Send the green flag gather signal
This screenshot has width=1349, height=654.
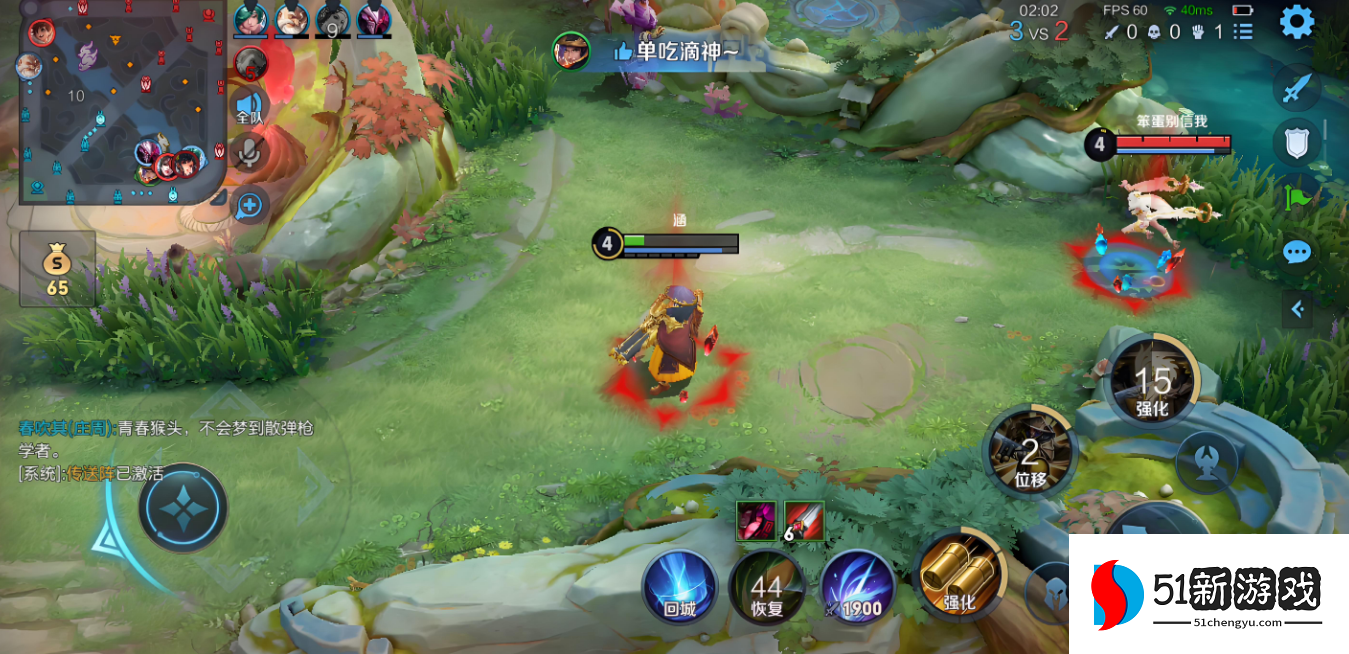coord(1299,197)
